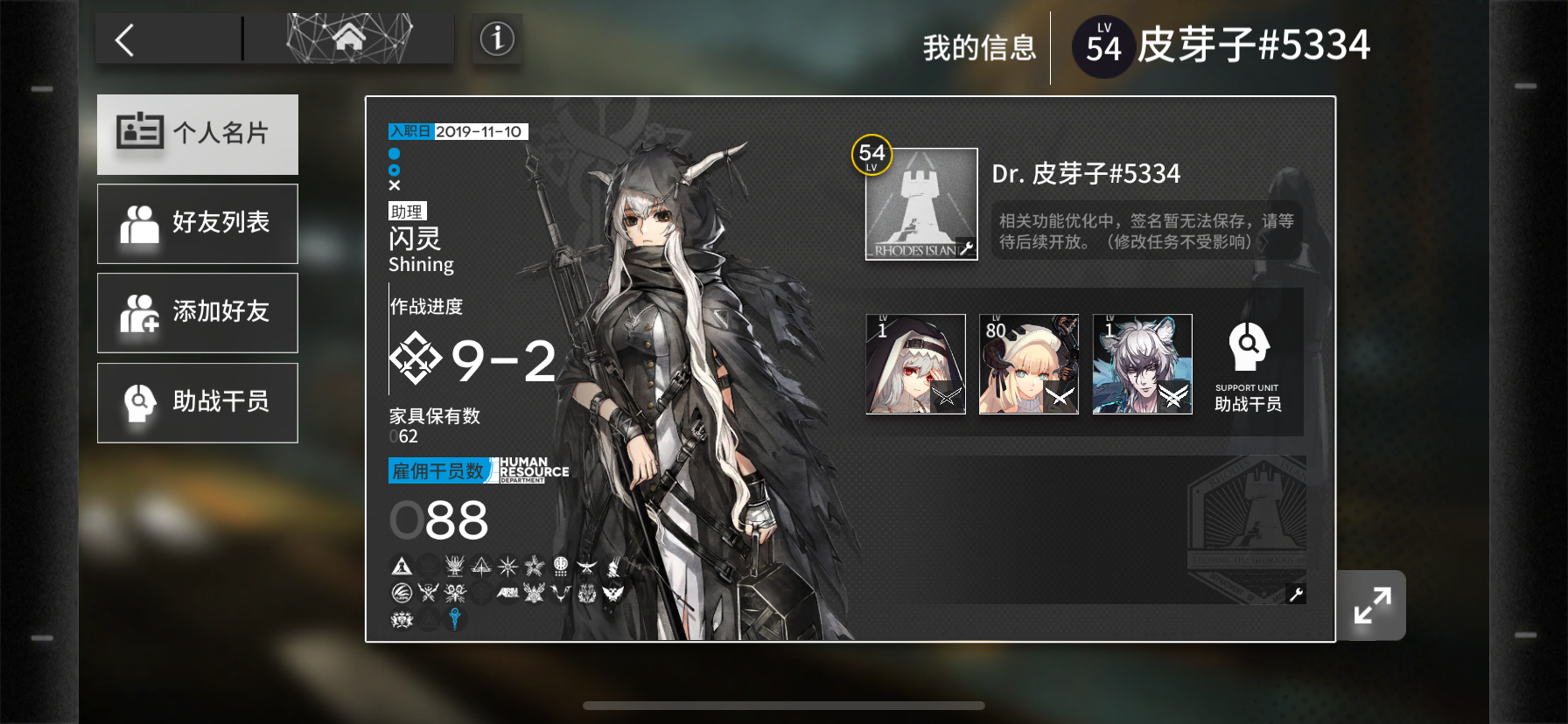Open the 添加好友 panel

[x=197, y=312]
